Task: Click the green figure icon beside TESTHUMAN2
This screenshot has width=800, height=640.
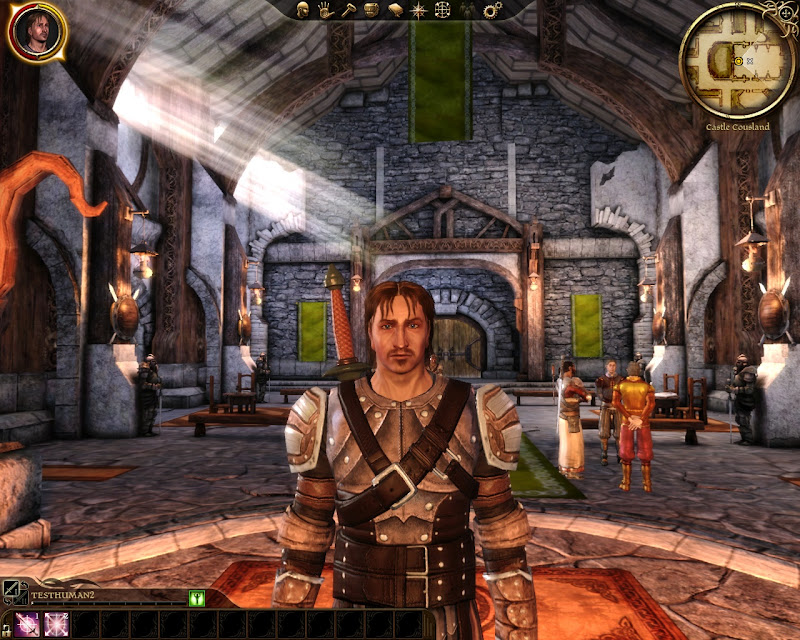Action: pos(197,598)
